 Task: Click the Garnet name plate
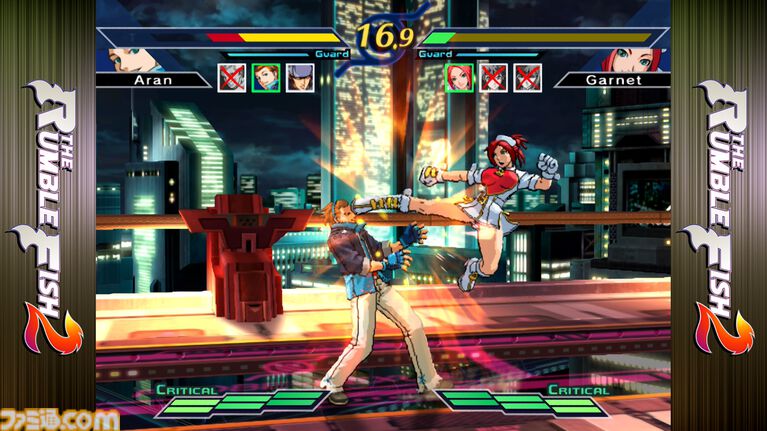tap(611, 79)
